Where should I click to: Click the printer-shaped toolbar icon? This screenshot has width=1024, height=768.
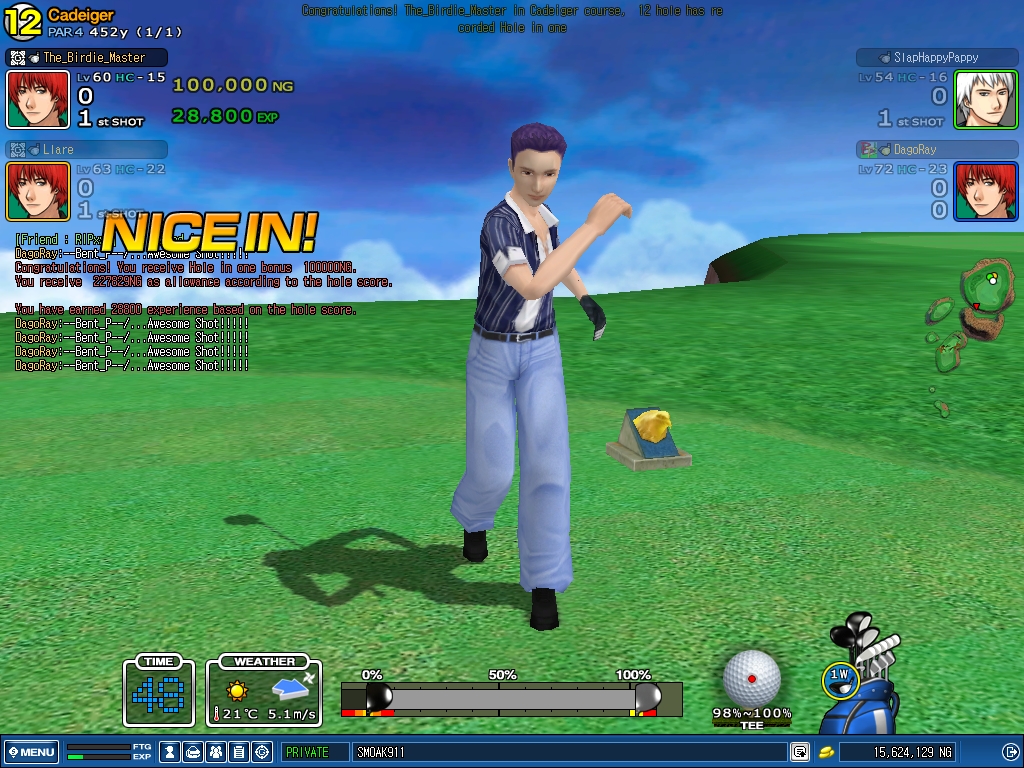tap(192, 752)
